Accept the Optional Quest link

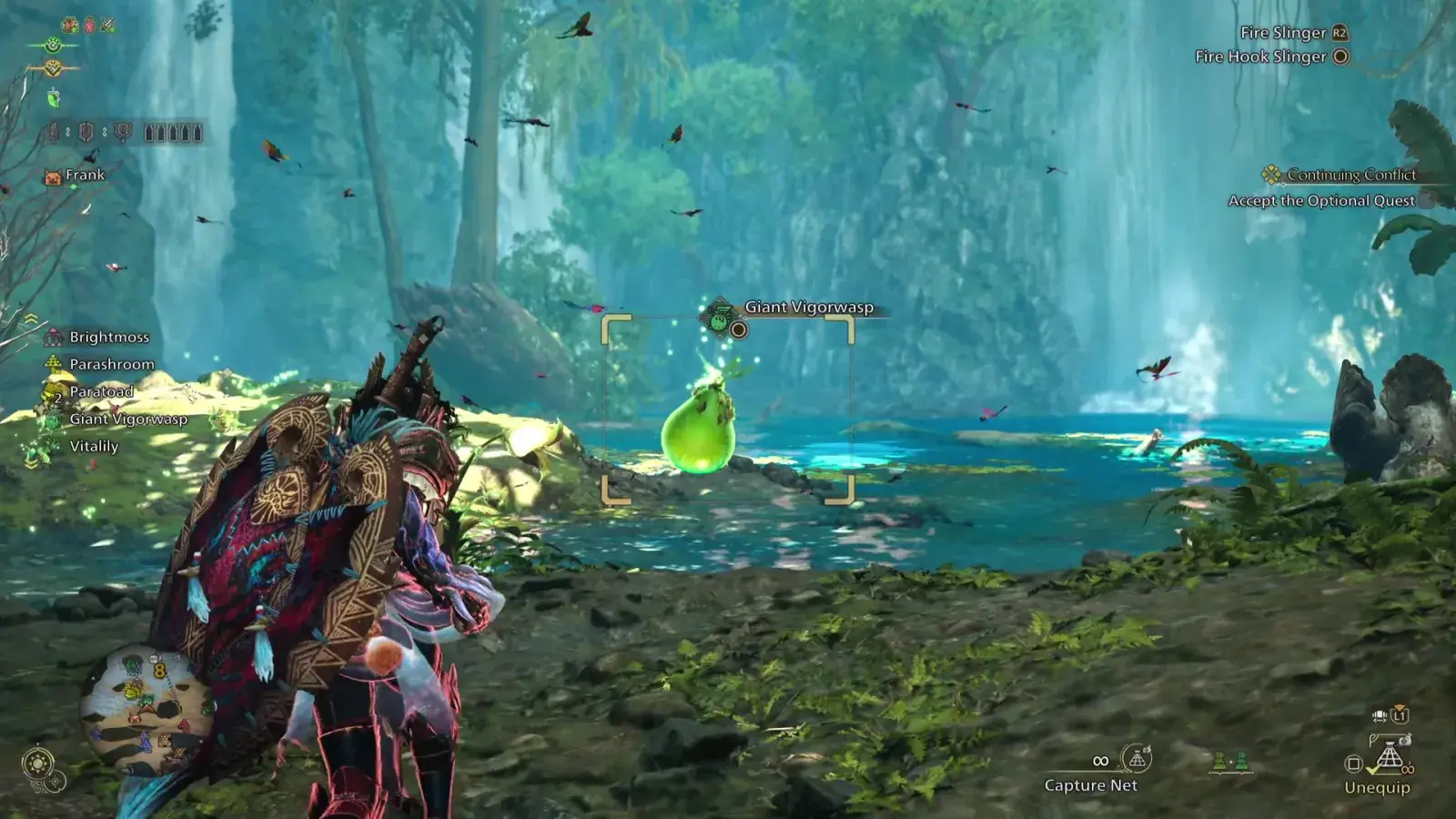click(1324, 200)
